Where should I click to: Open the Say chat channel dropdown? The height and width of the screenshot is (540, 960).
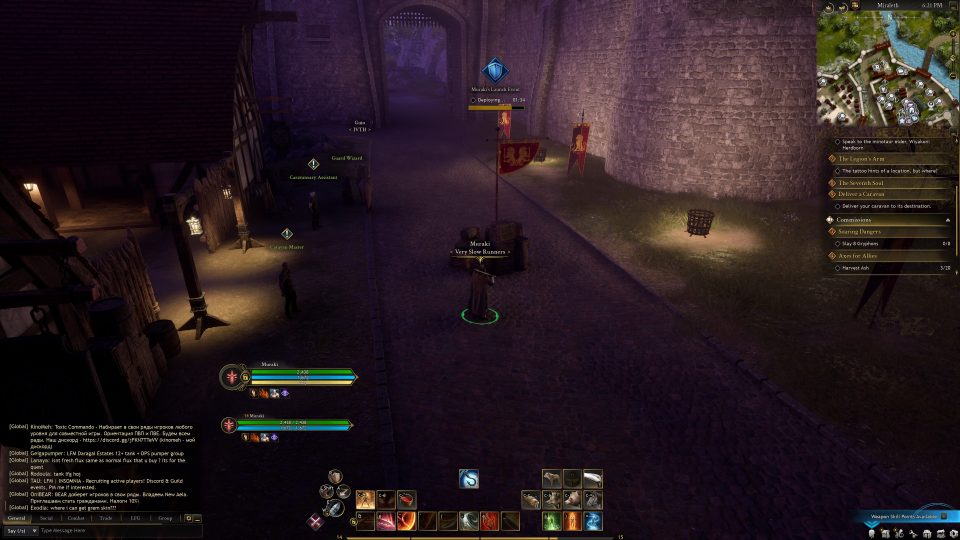pyautogui.click(x=20, y=530)
